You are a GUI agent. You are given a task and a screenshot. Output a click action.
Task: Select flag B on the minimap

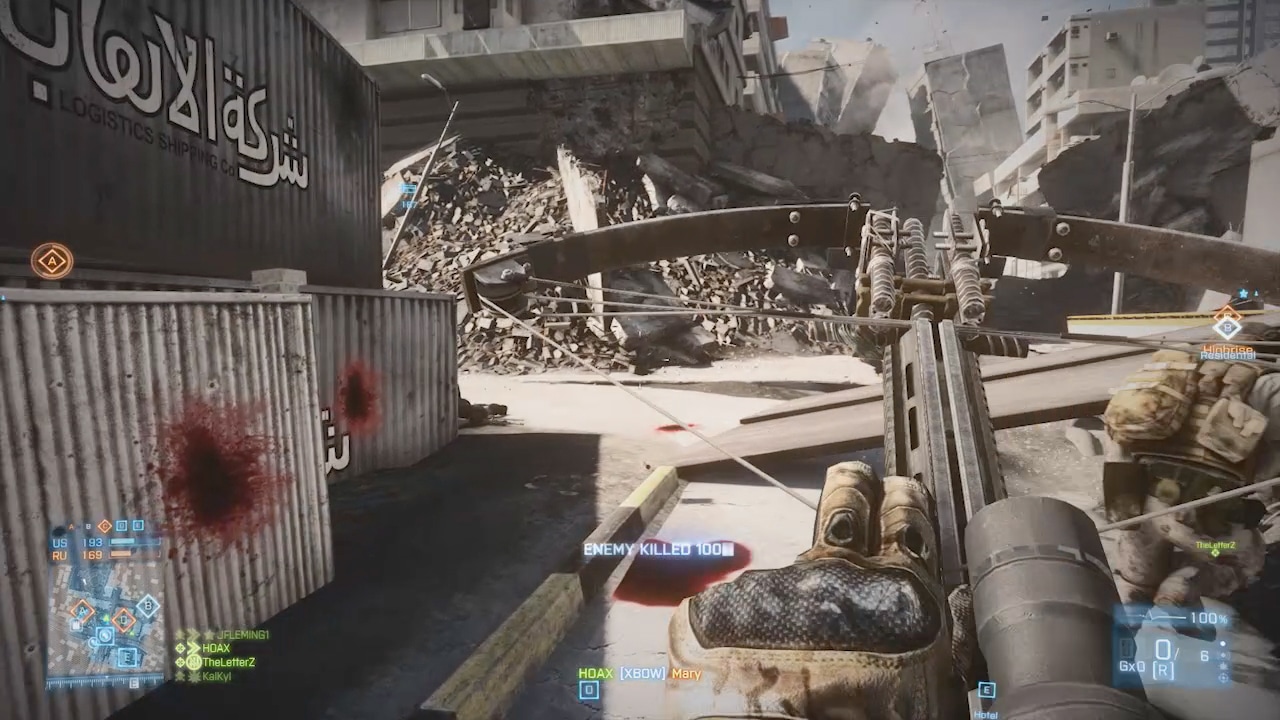click(x=148, y=604)
